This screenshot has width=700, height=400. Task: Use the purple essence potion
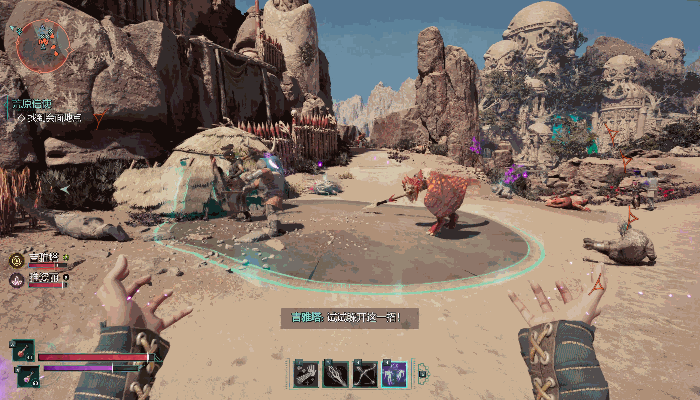pyautogui.click(x=28, y=375)
